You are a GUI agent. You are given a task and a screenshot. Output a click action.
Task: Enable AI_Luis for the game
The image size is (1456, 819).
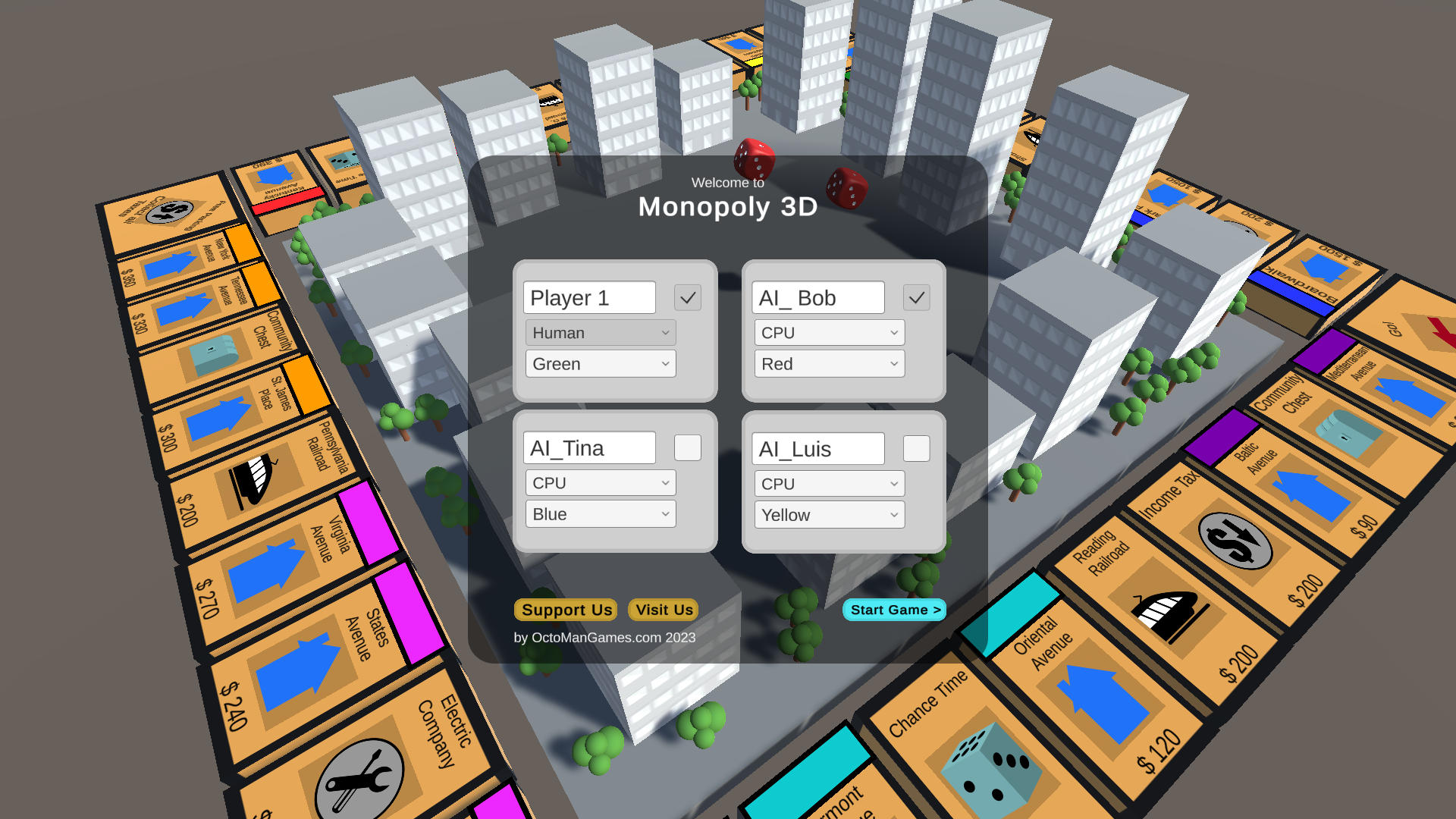tap(916, 449)
